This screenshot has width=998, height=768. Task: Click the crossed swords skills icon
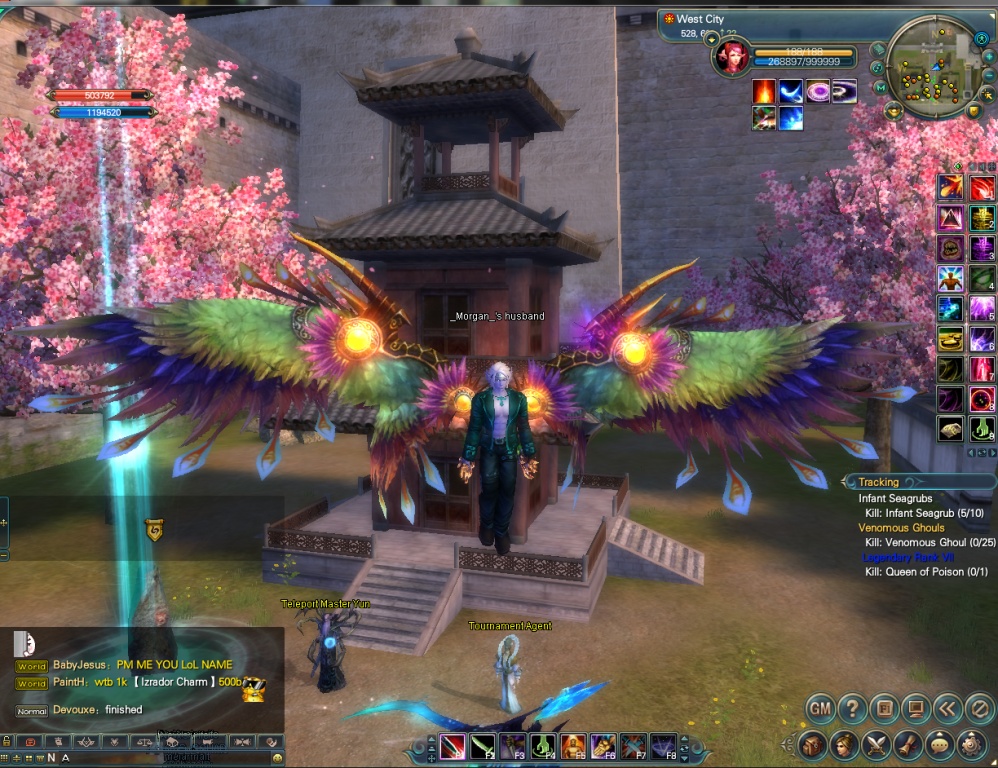[877, 744]
